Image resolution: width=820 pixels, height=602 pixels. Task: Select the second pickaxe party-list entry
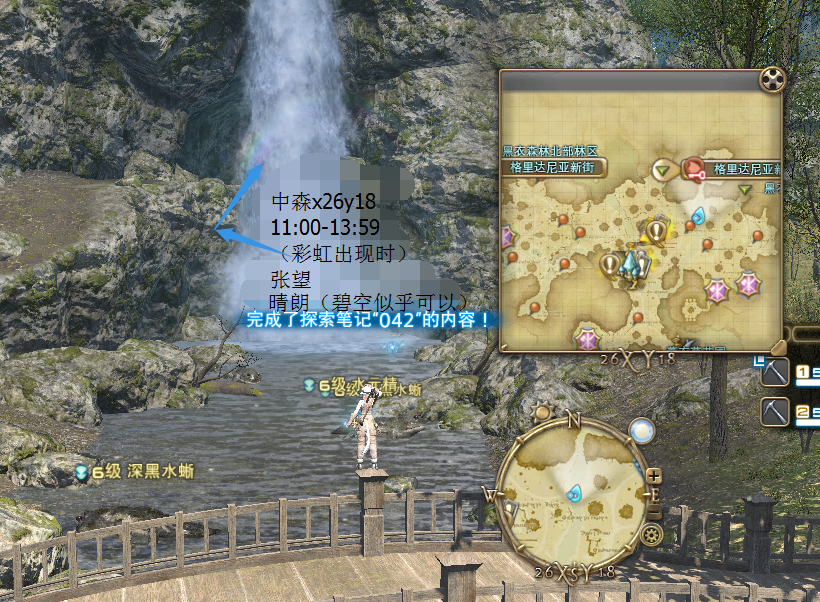click(776, 411)
